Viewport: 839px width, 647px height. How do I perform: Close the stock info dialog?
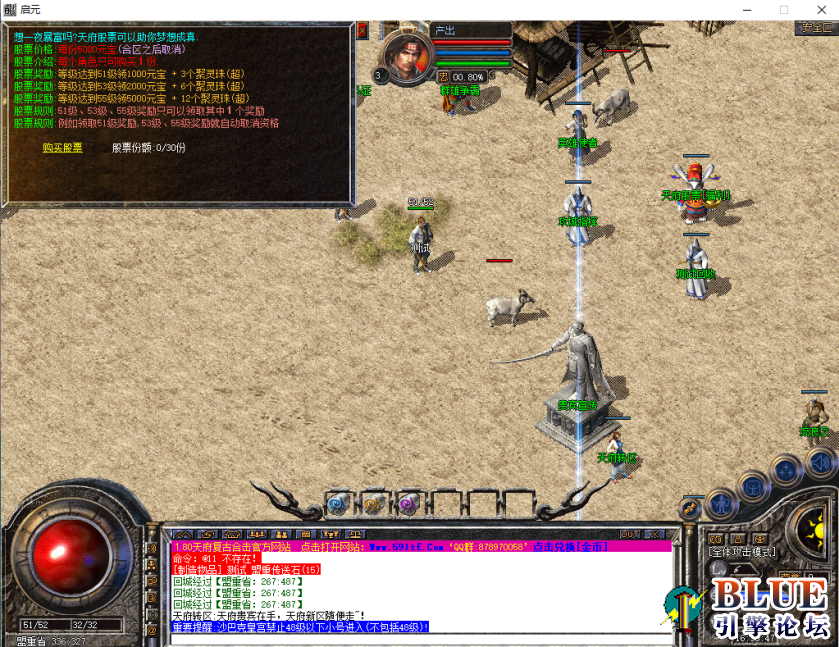click(362, 31)
